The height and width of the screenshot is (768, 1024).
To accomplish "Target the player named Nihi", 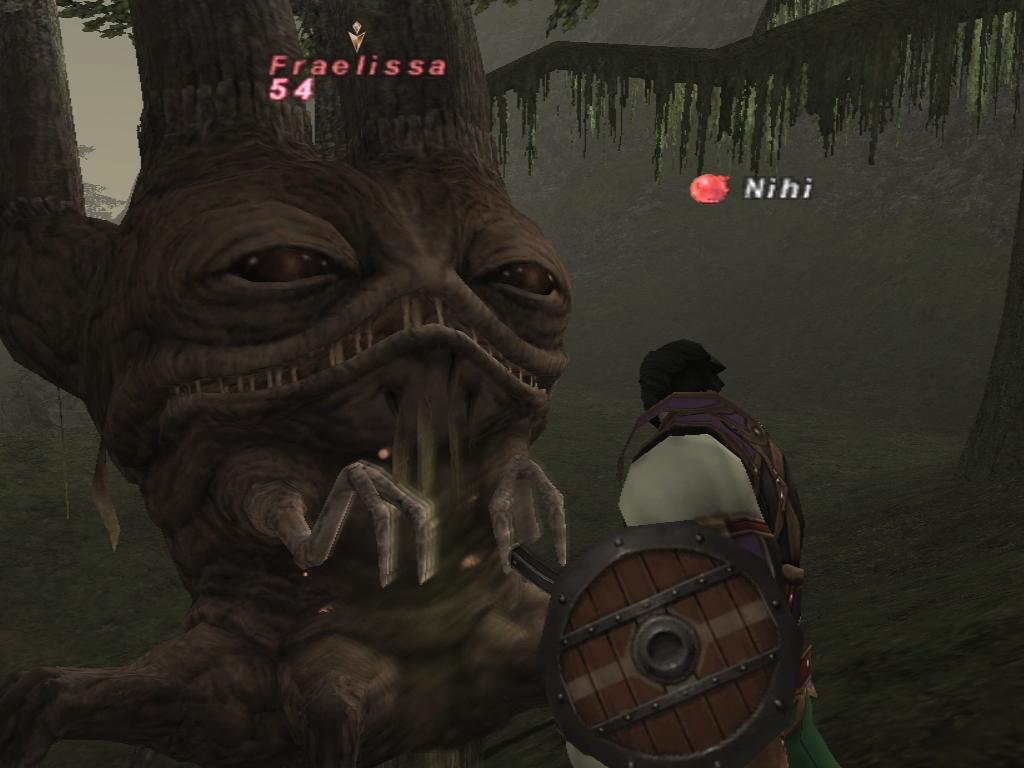I will click(777, 188).
